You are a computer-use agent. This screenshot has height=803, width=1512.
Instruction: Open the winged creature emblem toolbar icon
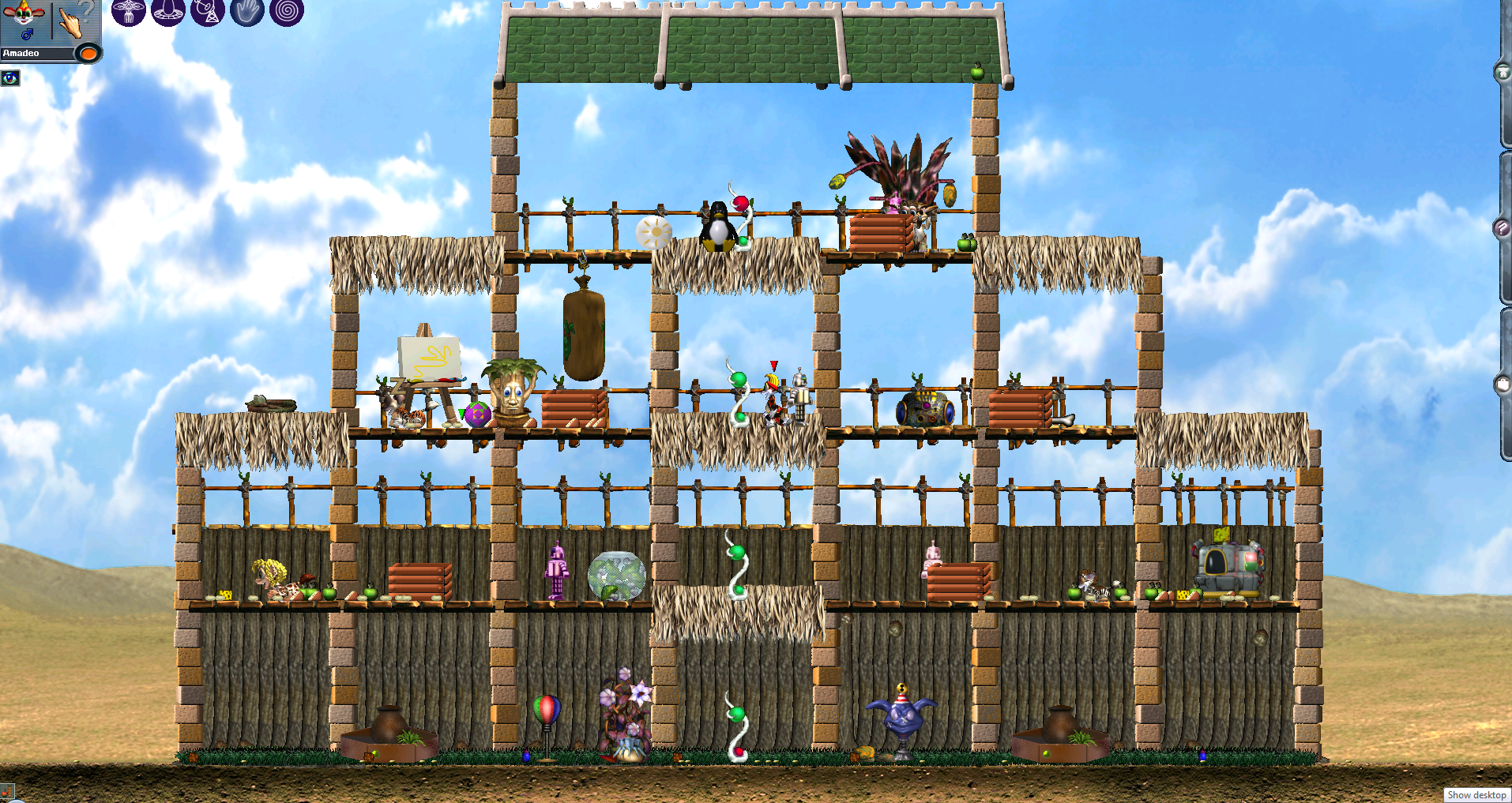(129, 13)
